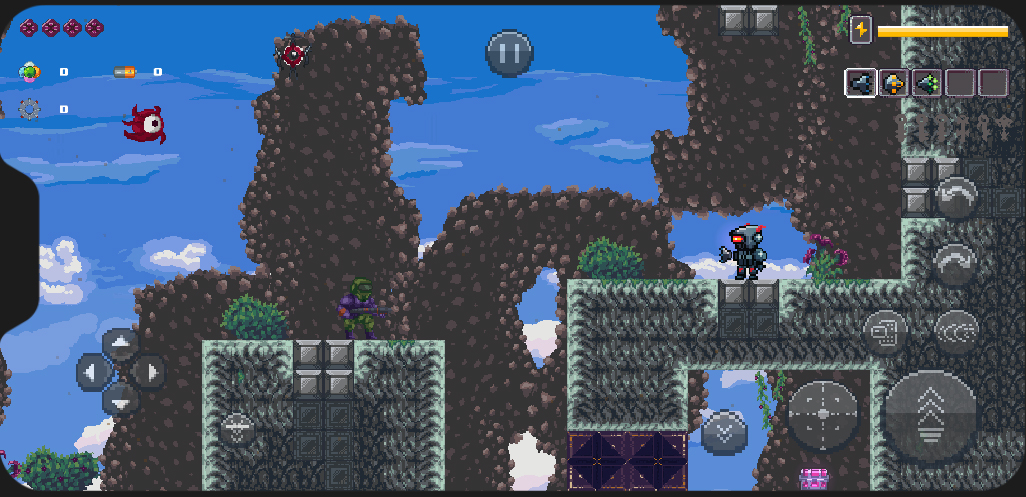Screen dimensions: 1026x497
Task: Select the green weapon slot
Action: click(x=926, y=83)
